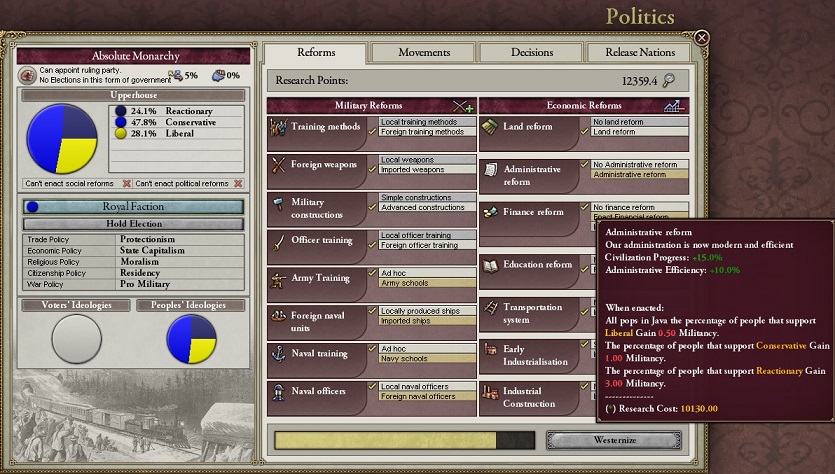The image size is (835, 474).
Task: Enact the Navy schools reform
Action: click(422, 358)
